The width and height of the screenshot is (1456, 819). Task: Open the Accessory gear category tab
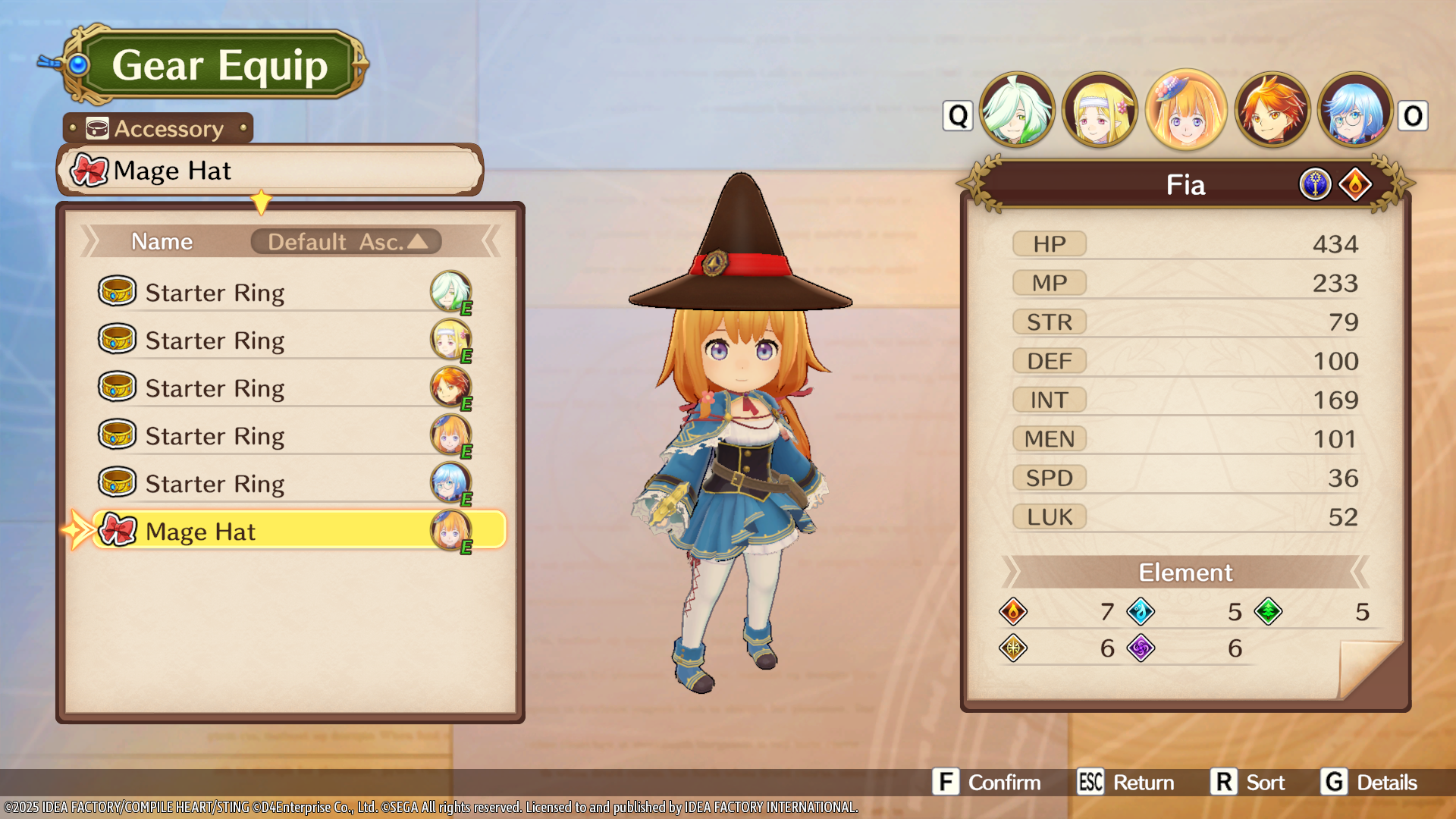point(158,129)
